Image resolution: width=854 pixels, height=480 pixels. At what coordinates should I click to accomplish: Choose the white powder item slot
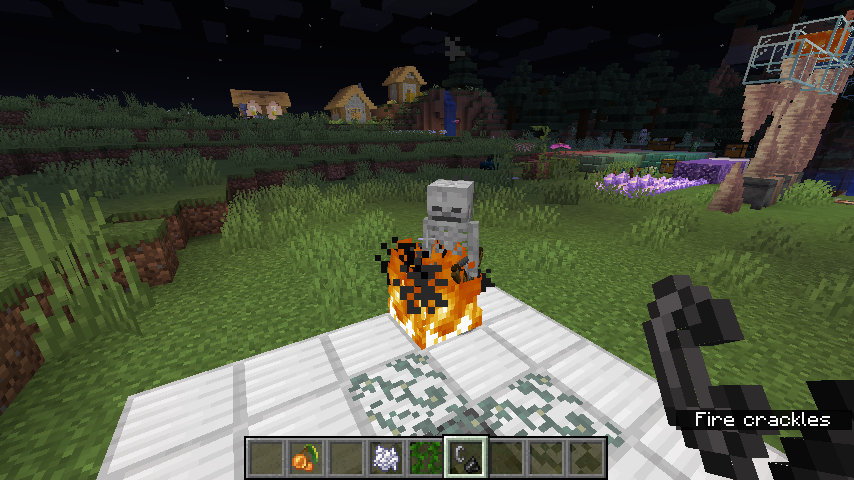[x=386, y=458]
